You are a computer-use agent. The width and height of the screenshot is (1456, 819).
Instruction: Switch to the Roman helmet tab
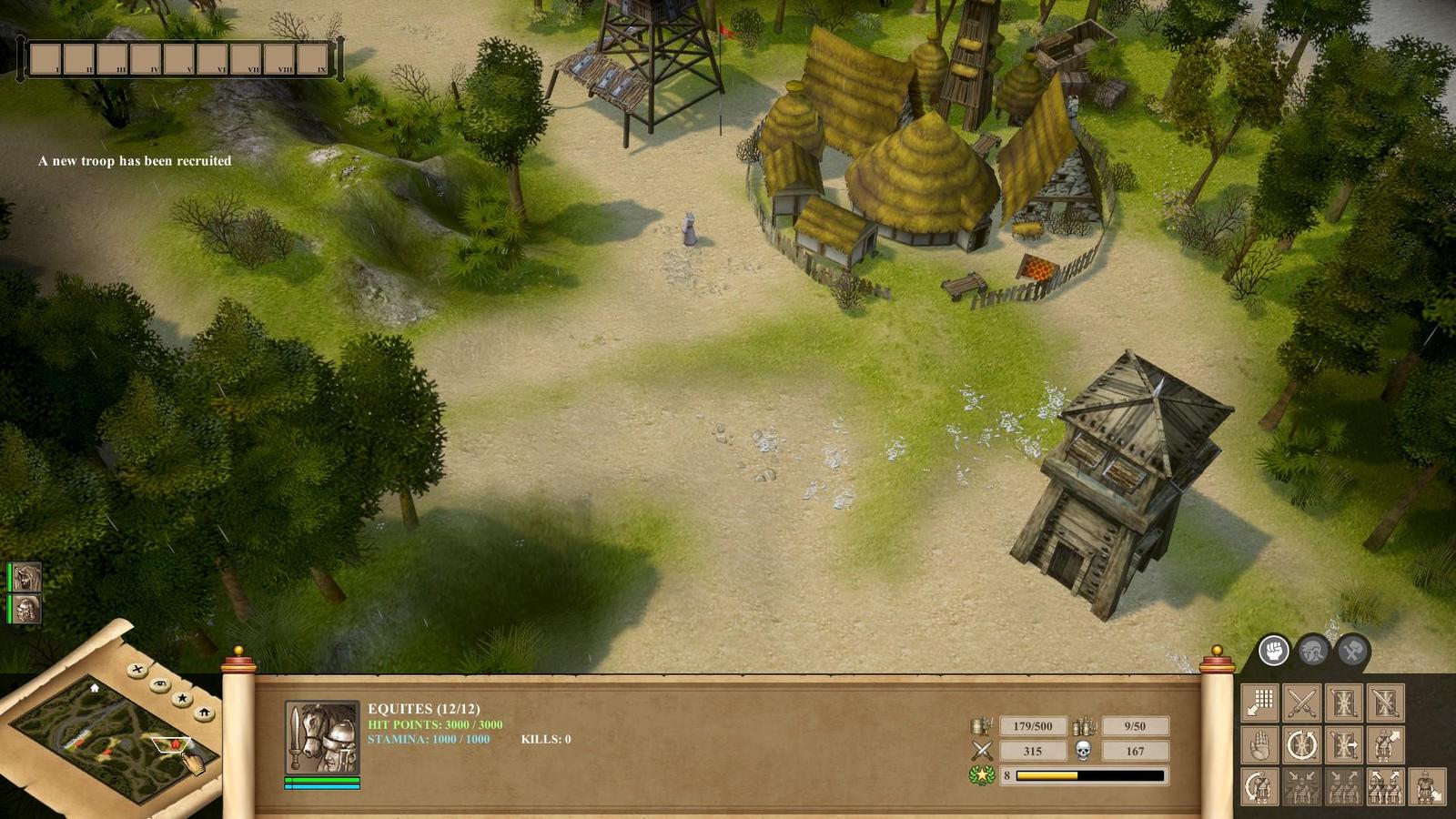coord(1313,651)
